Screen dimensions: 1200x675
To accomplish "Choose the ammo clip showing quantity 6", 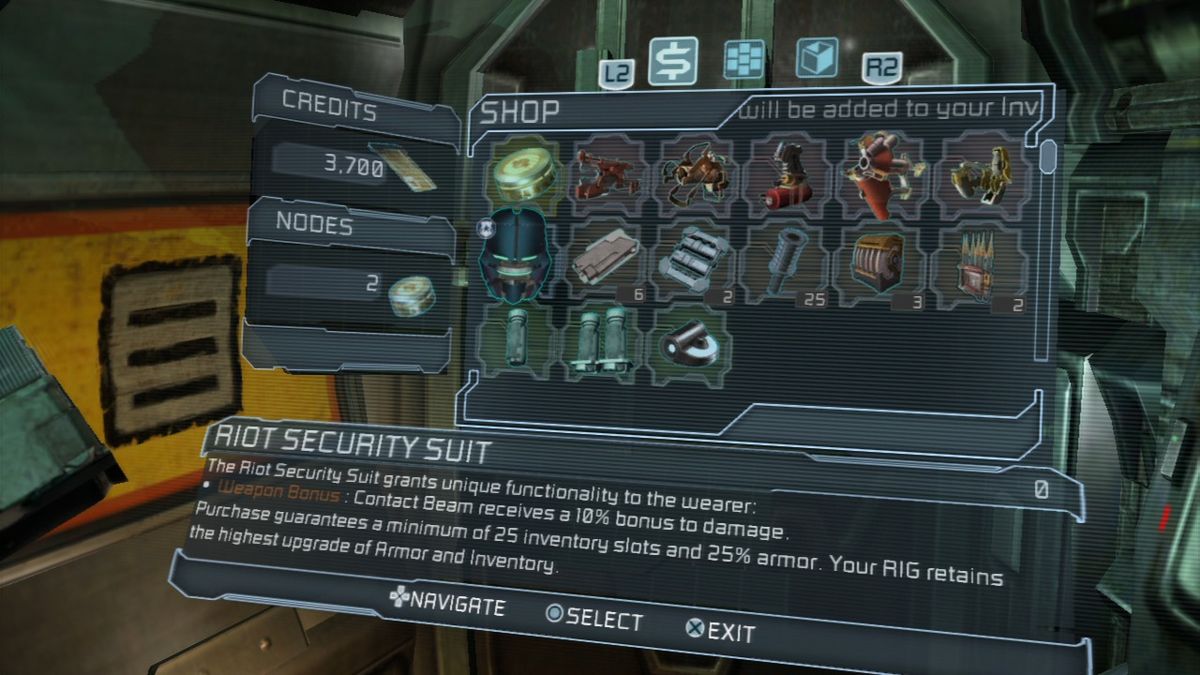I will [x=608, y=262].
